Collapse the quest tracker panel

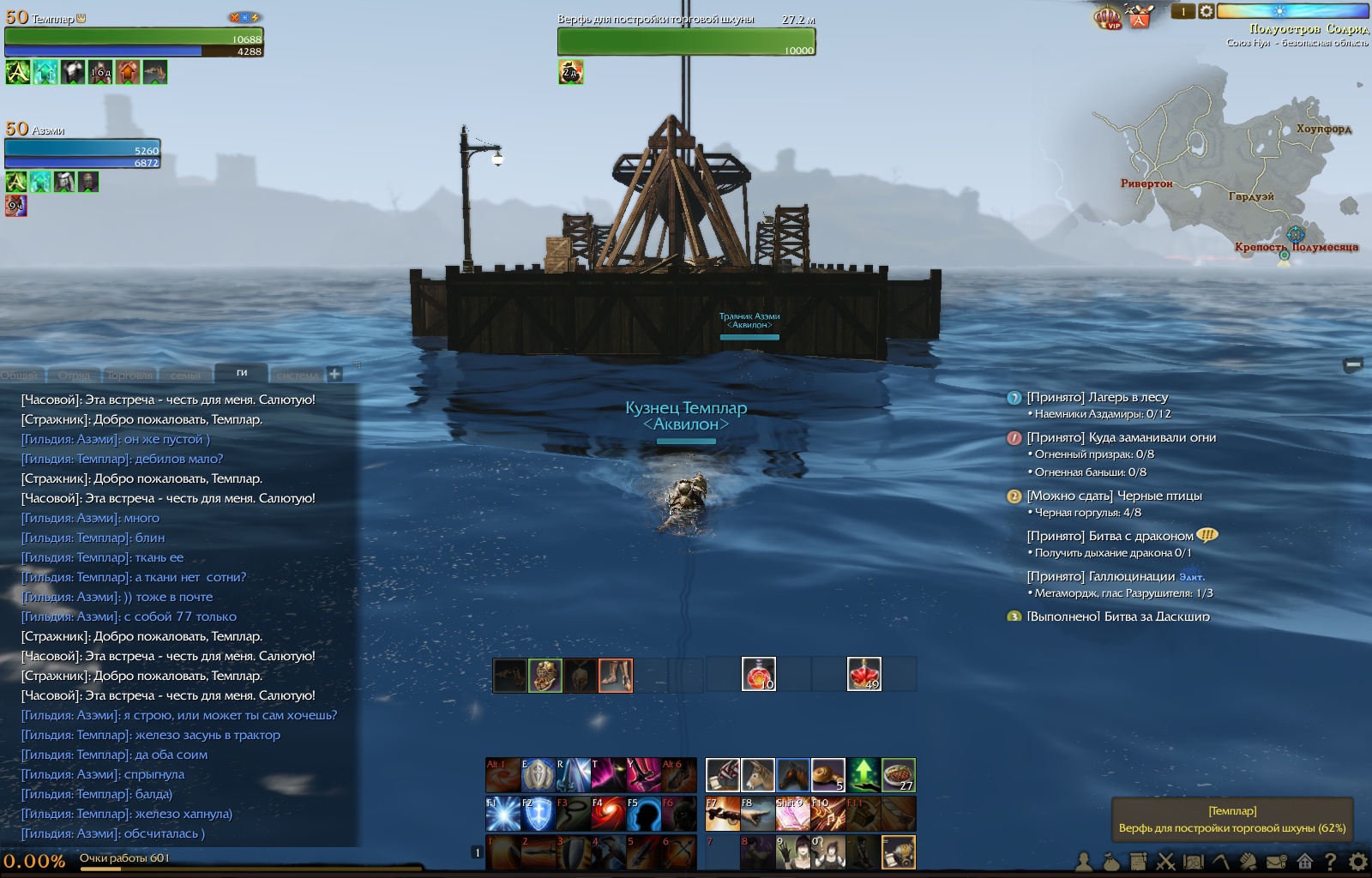(x=1353, y=365)
